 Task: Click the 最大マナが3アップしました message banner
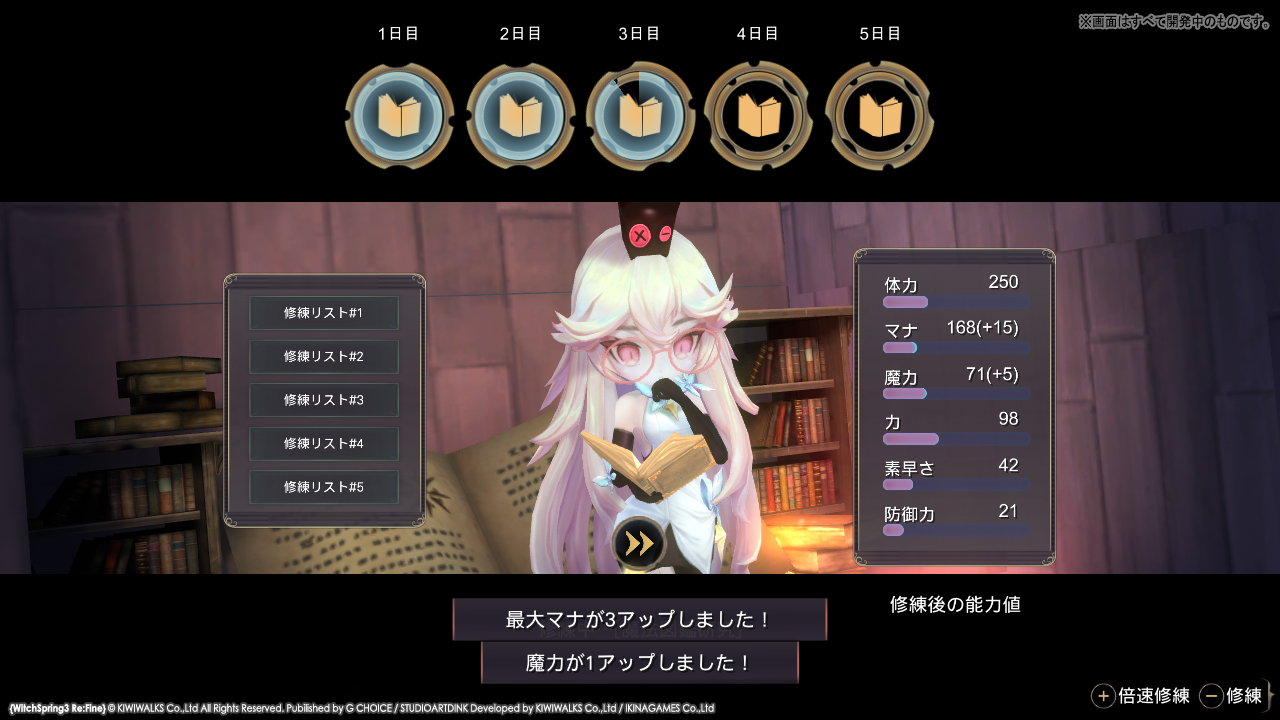(639, 619)
